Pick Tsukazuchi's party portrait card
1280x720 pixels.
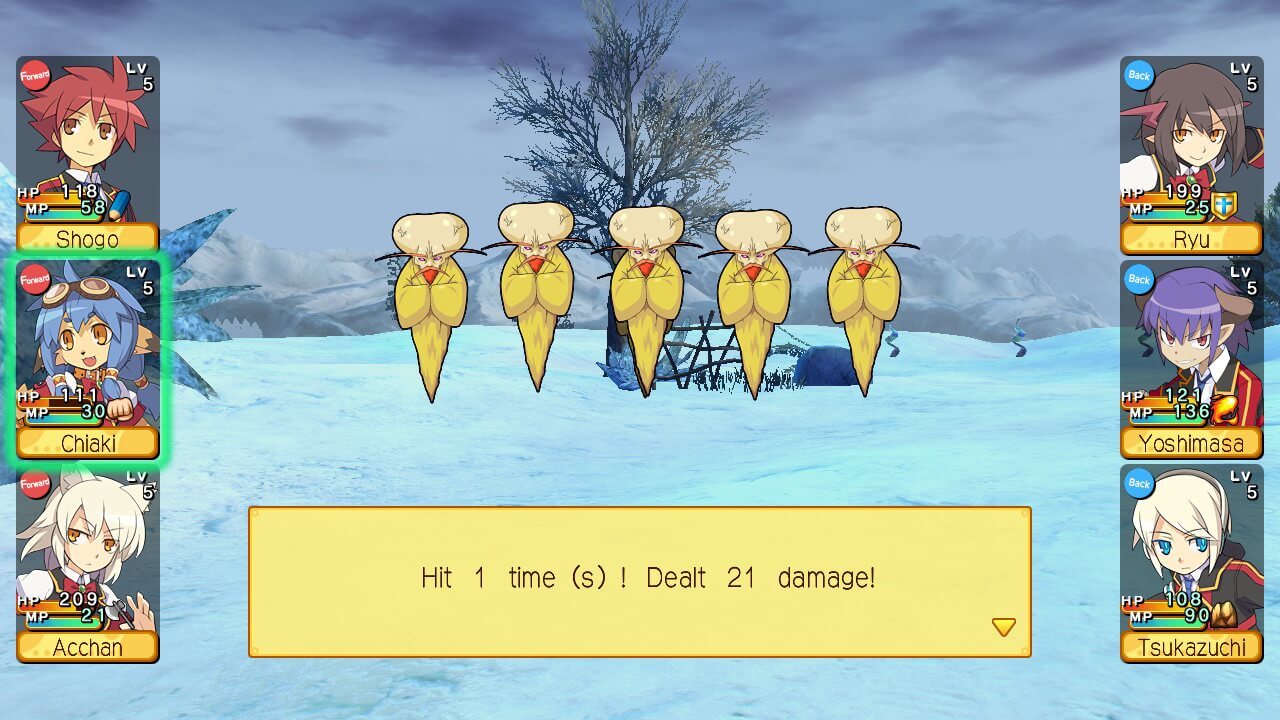pos(1191,562)
